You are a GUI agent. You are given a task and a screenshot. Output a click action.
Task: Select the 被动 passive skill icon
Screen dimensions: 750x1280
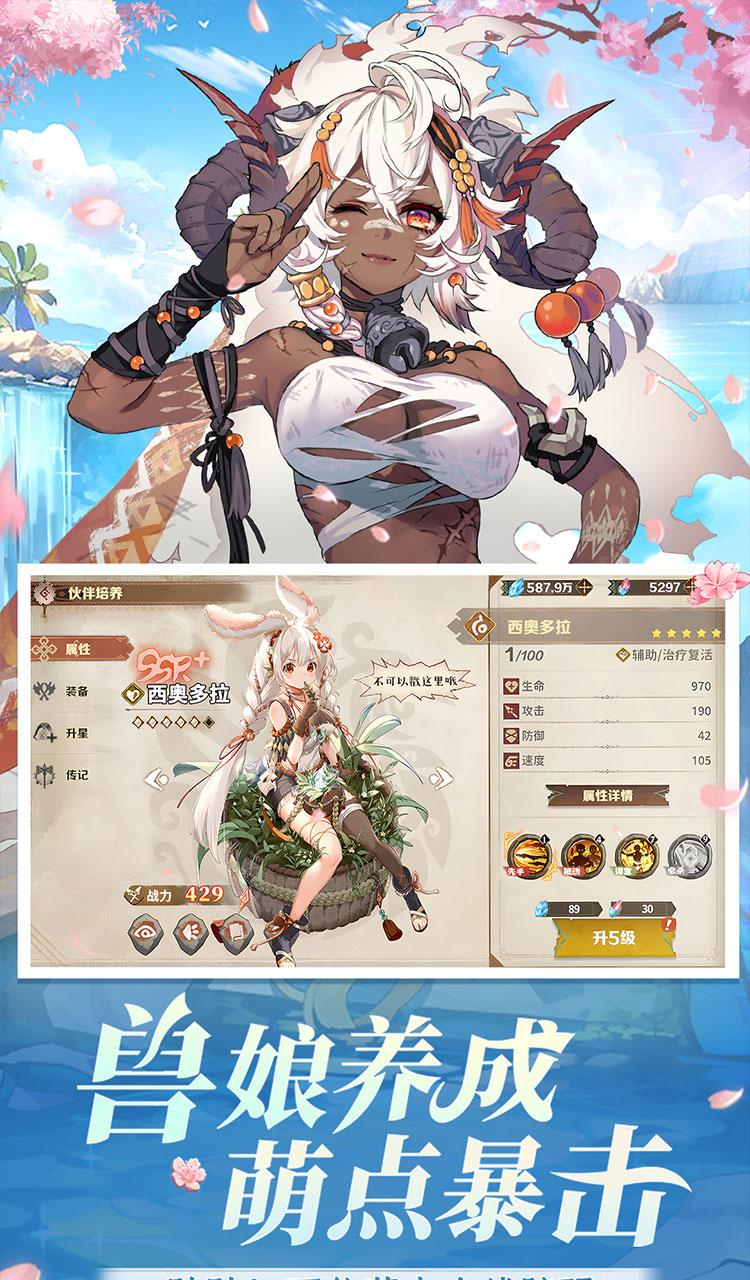click(583, 856)
